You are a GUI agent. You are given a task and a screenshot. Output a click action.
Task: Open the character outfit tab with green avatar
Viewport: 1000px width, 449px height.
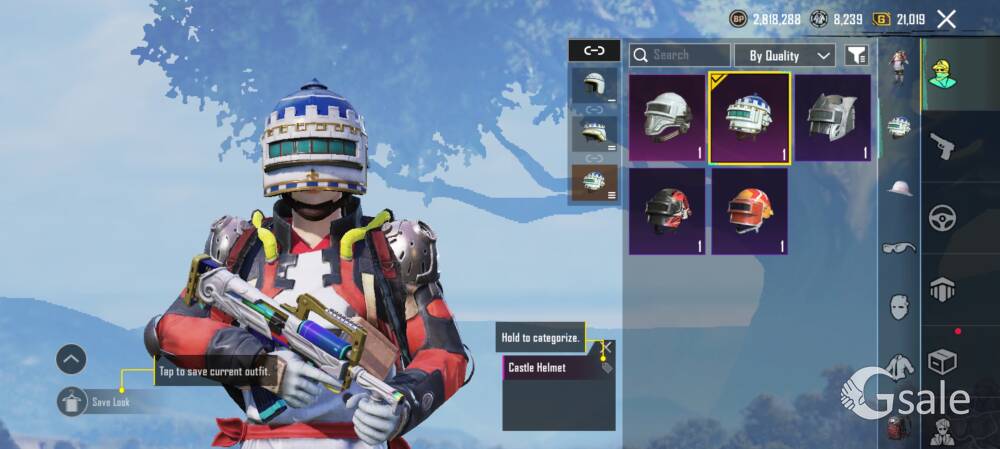942,72
